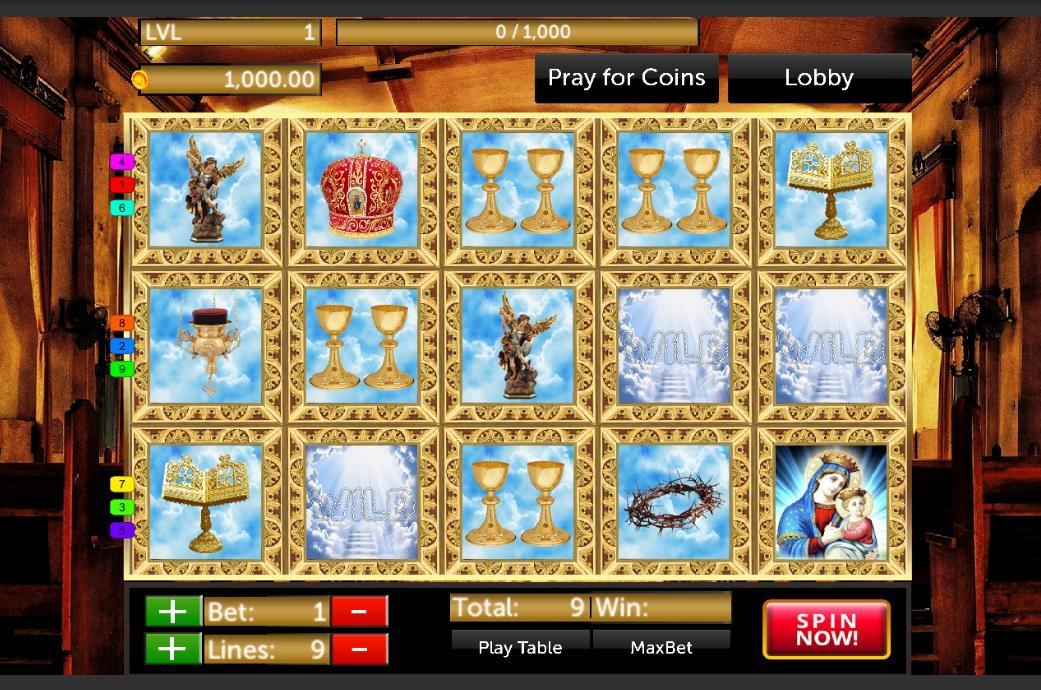Reduce Lines with the red minus
This screenshot has height=690, width=1041.
click(x=358, y=649)
